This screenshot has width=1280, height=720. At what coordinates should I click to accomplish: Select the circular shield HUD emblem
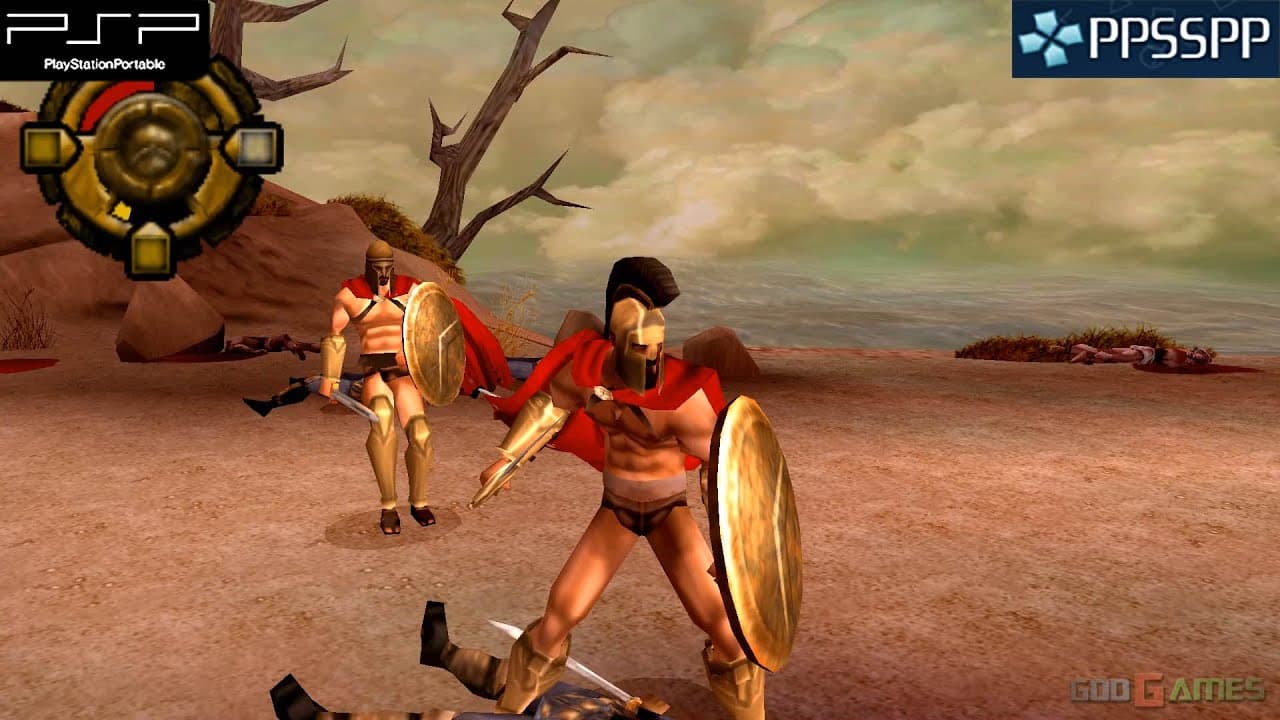coord(150,152)
